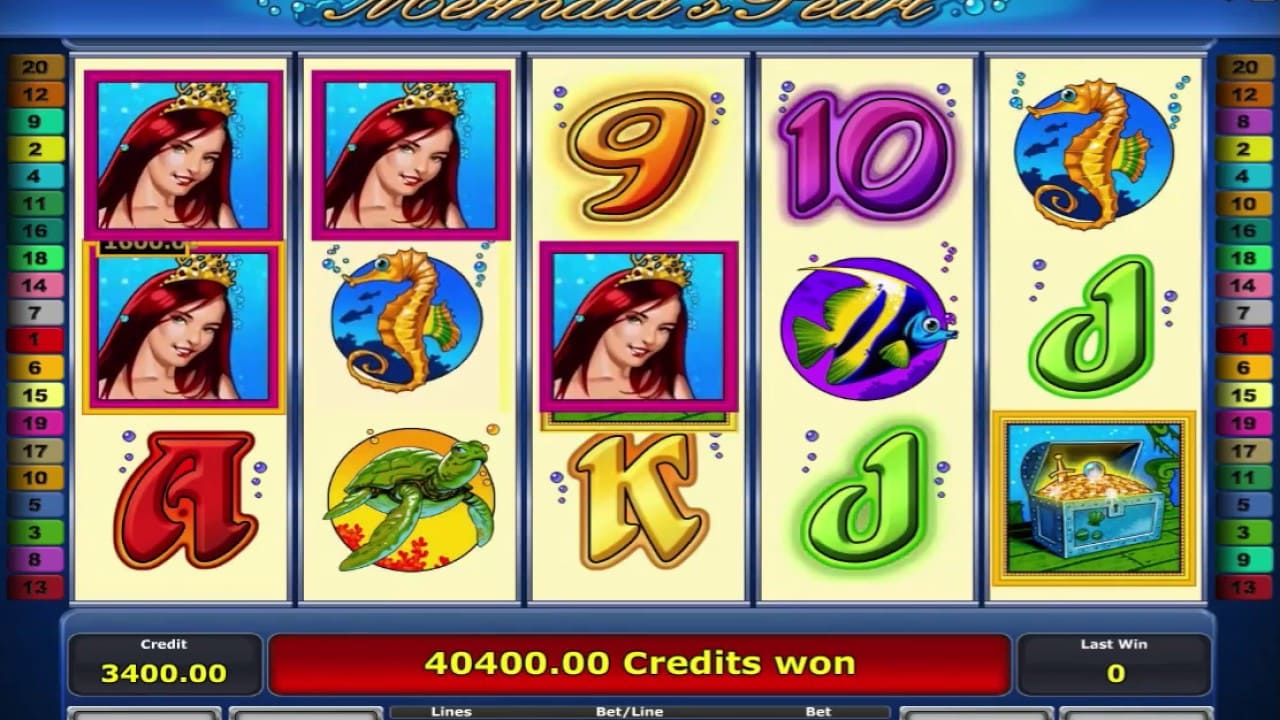This screenshot has width=1280, height=720.
Task: Select payline 20 marker on the left rail
Action: tap(37, 68)
